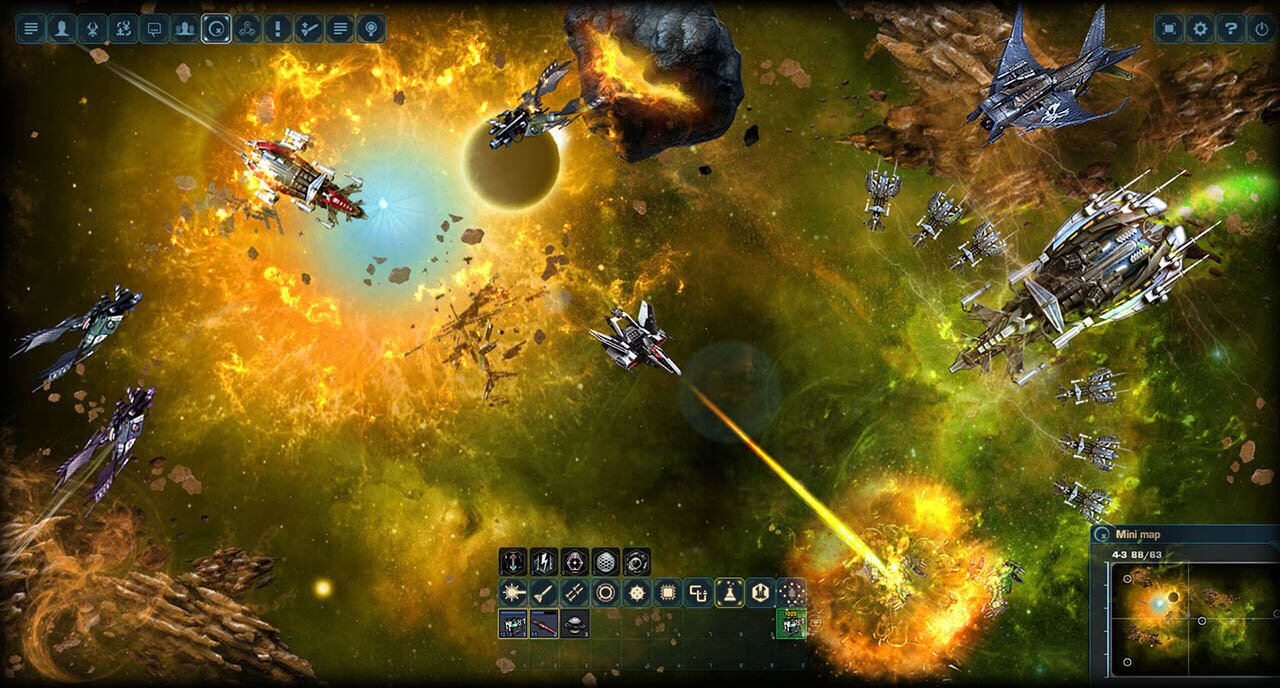Click on the mini map view
The width and height of the screenshot is (1280, 688).
pyautogui.click(x=1185, y=615)
